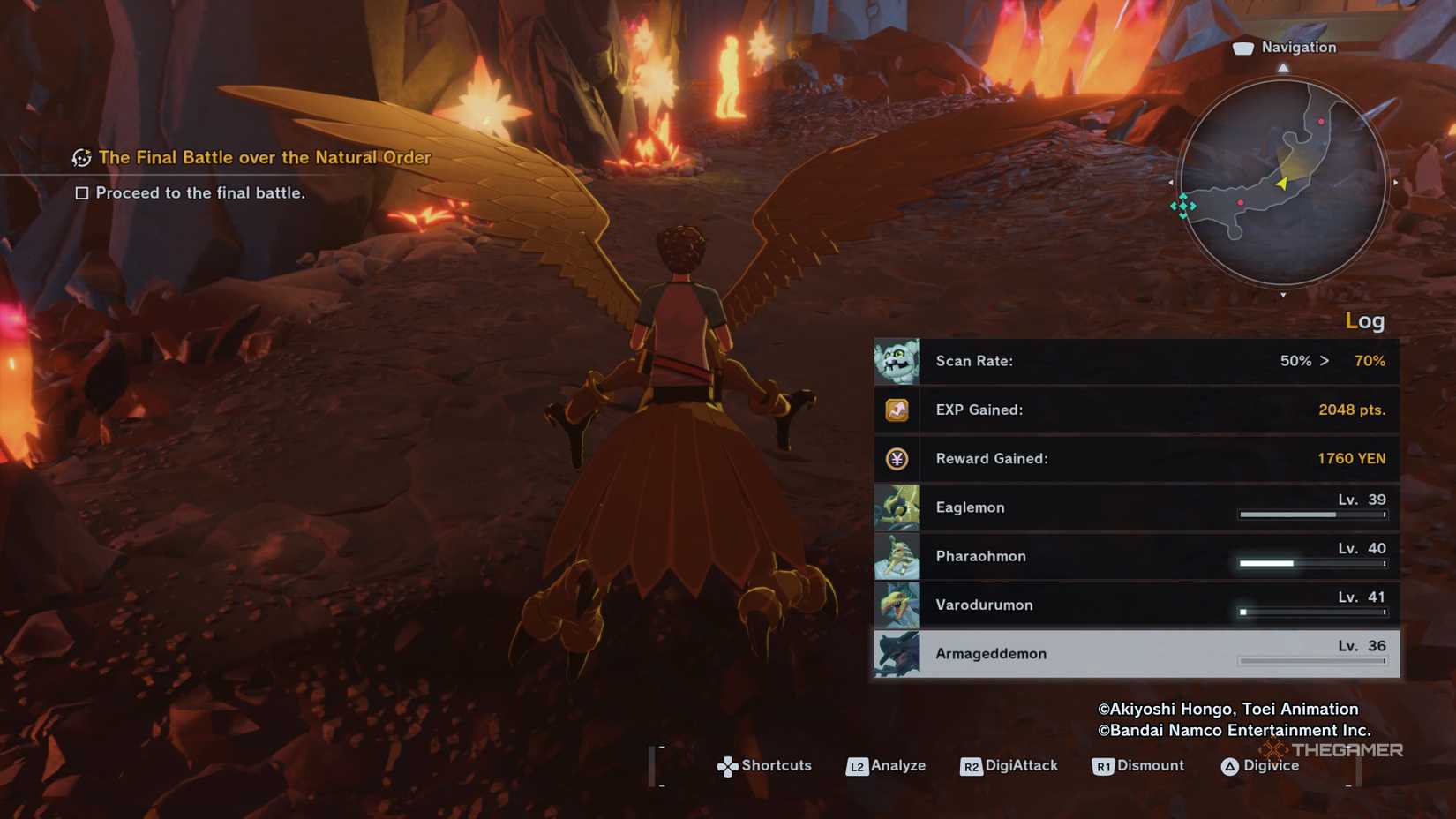Toggle the quest tracker icon beside the title

point(80,157)
